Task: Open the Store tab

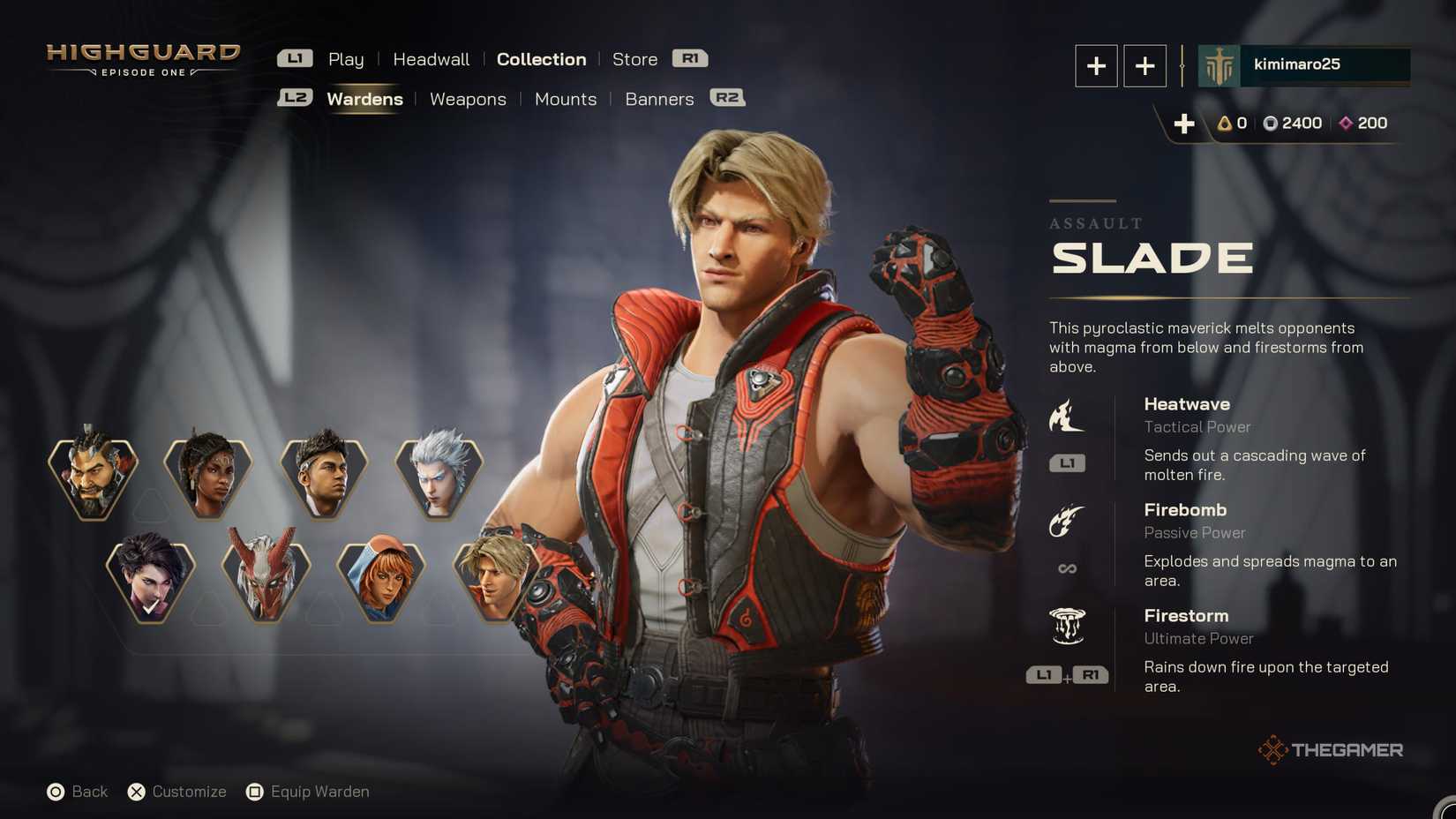Action: click(x=634, y=59)
